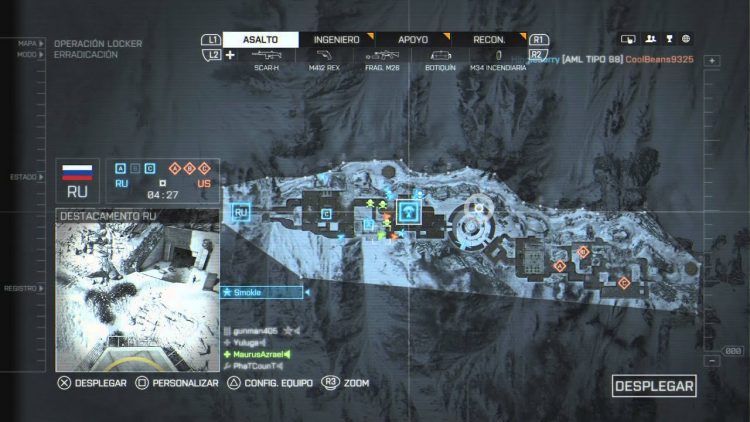Open the globe icon at top right

click(x=686, y=39)
